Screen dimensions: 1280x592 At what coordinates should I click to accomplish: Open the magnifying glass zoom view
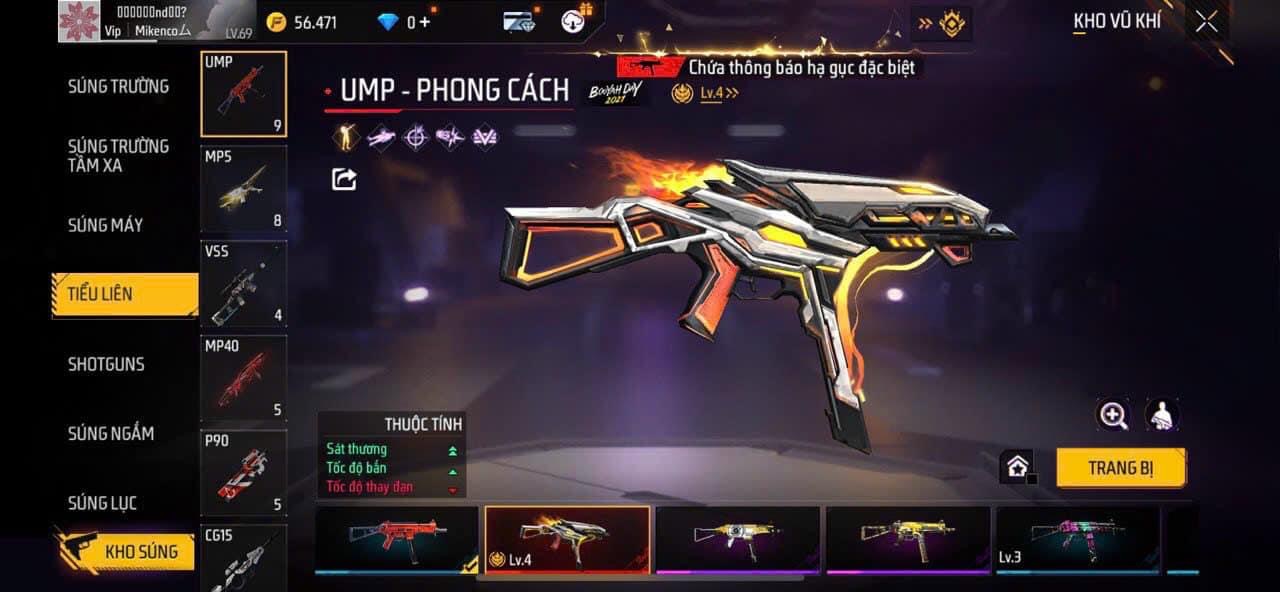[x=1113, y=414]
